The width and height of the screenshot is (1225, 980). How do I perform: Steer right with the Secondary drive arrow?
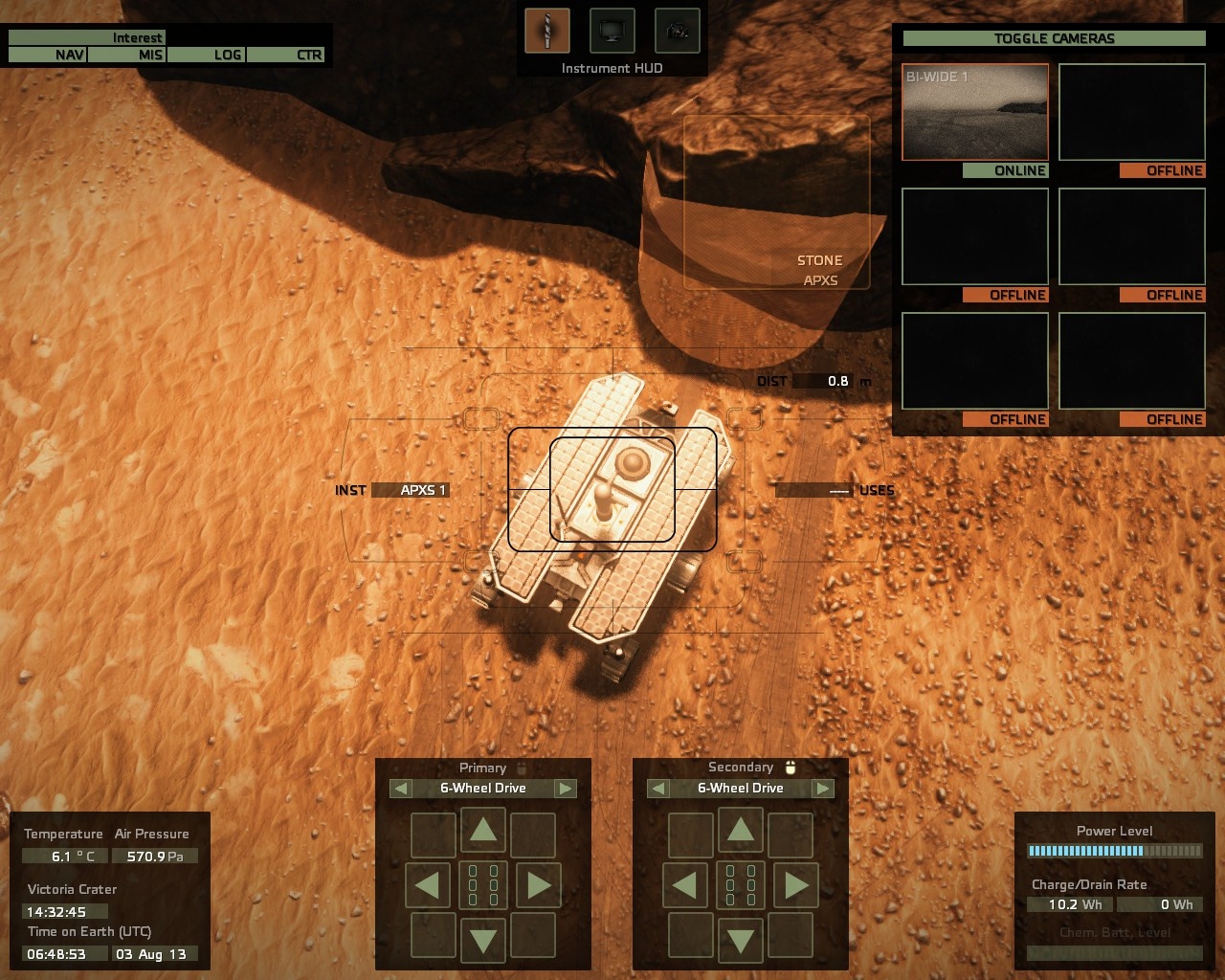[x=796, y=885]
